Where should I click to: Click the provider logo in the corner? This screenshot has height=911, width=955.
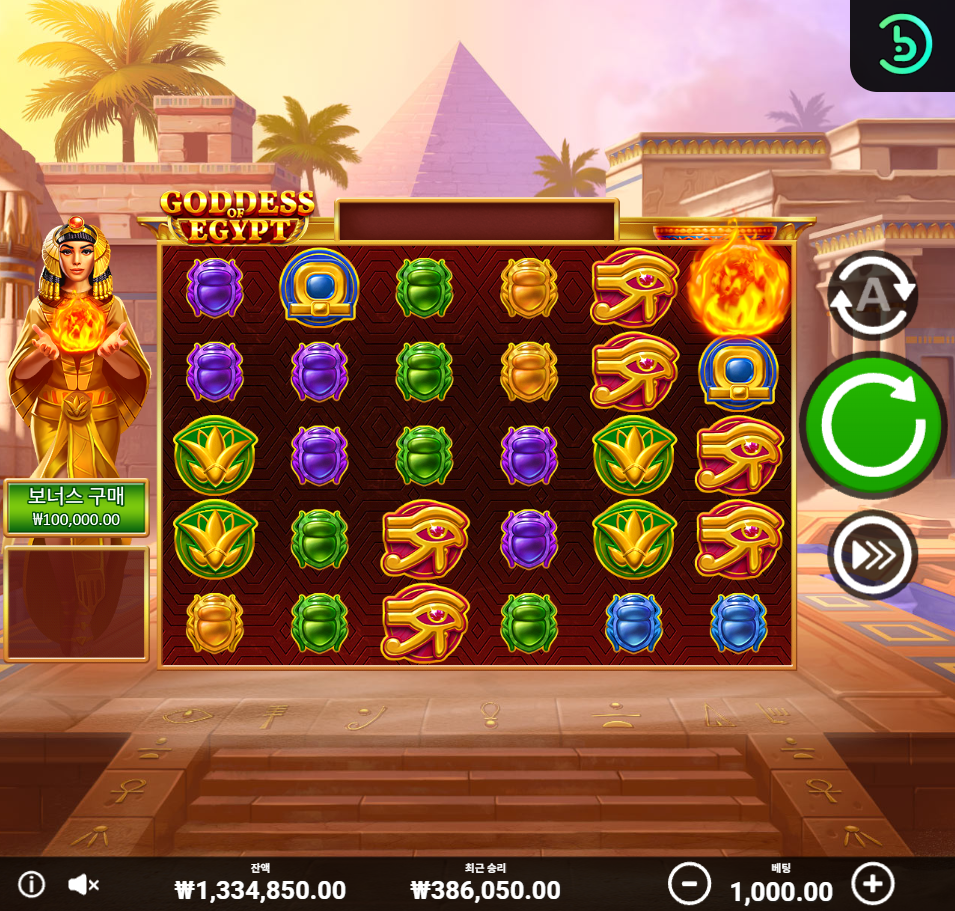[904, 44]
